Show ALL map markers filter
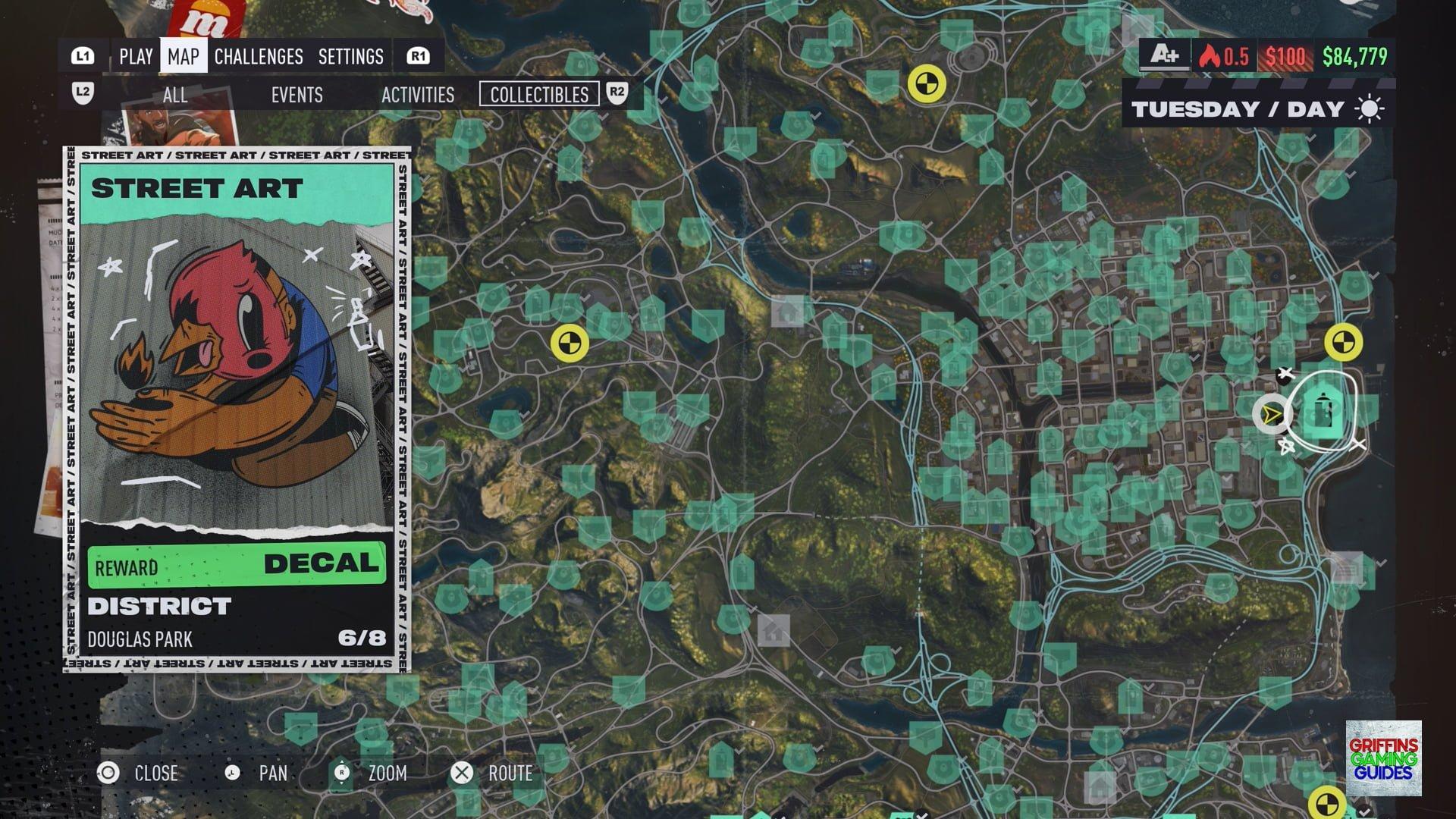 click(x=175, y=95)
